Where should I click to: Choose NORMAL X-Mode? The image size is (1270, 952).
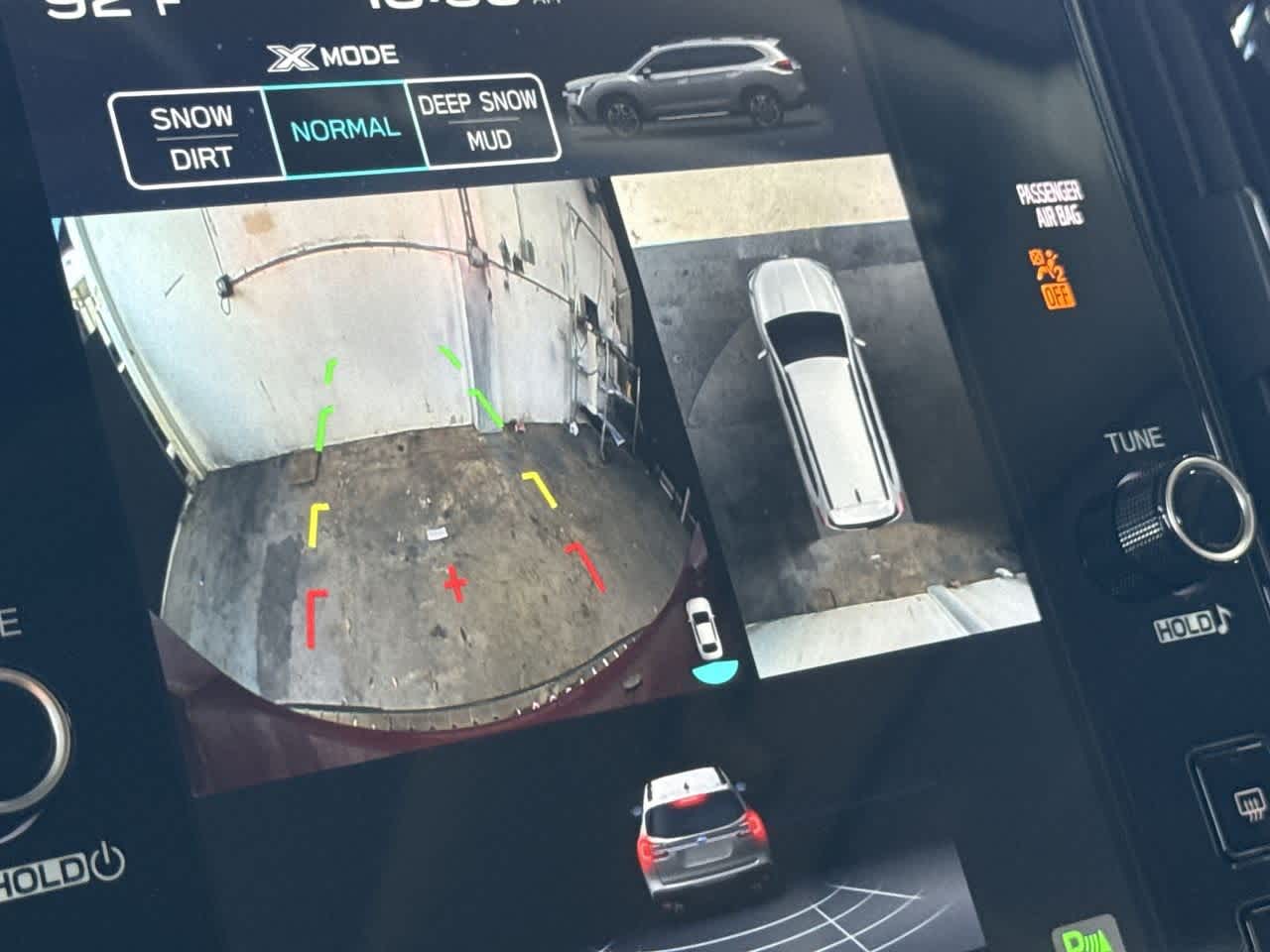point(344,129)
